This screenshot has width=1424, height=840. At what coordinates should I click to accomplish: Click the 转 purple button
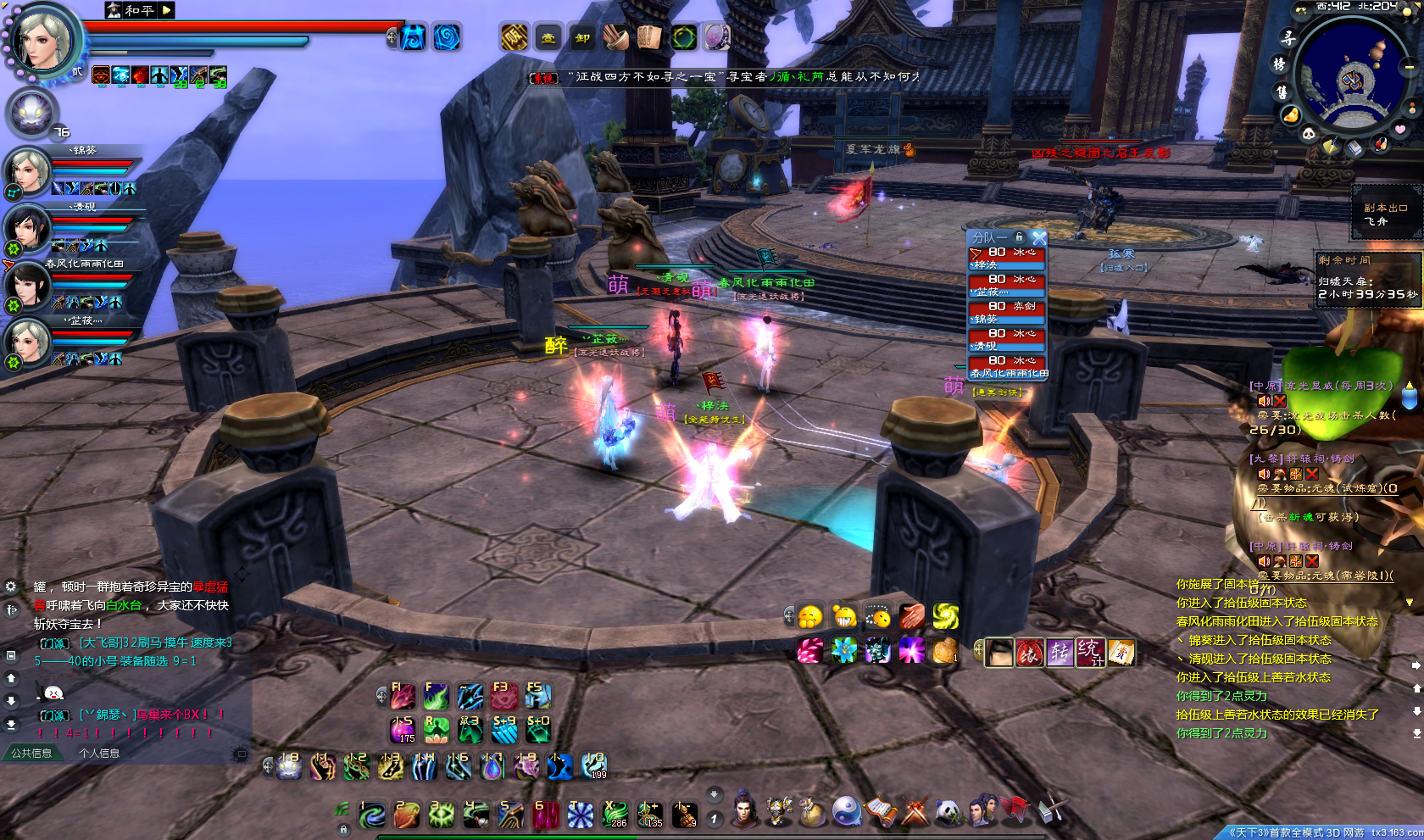1060,652
